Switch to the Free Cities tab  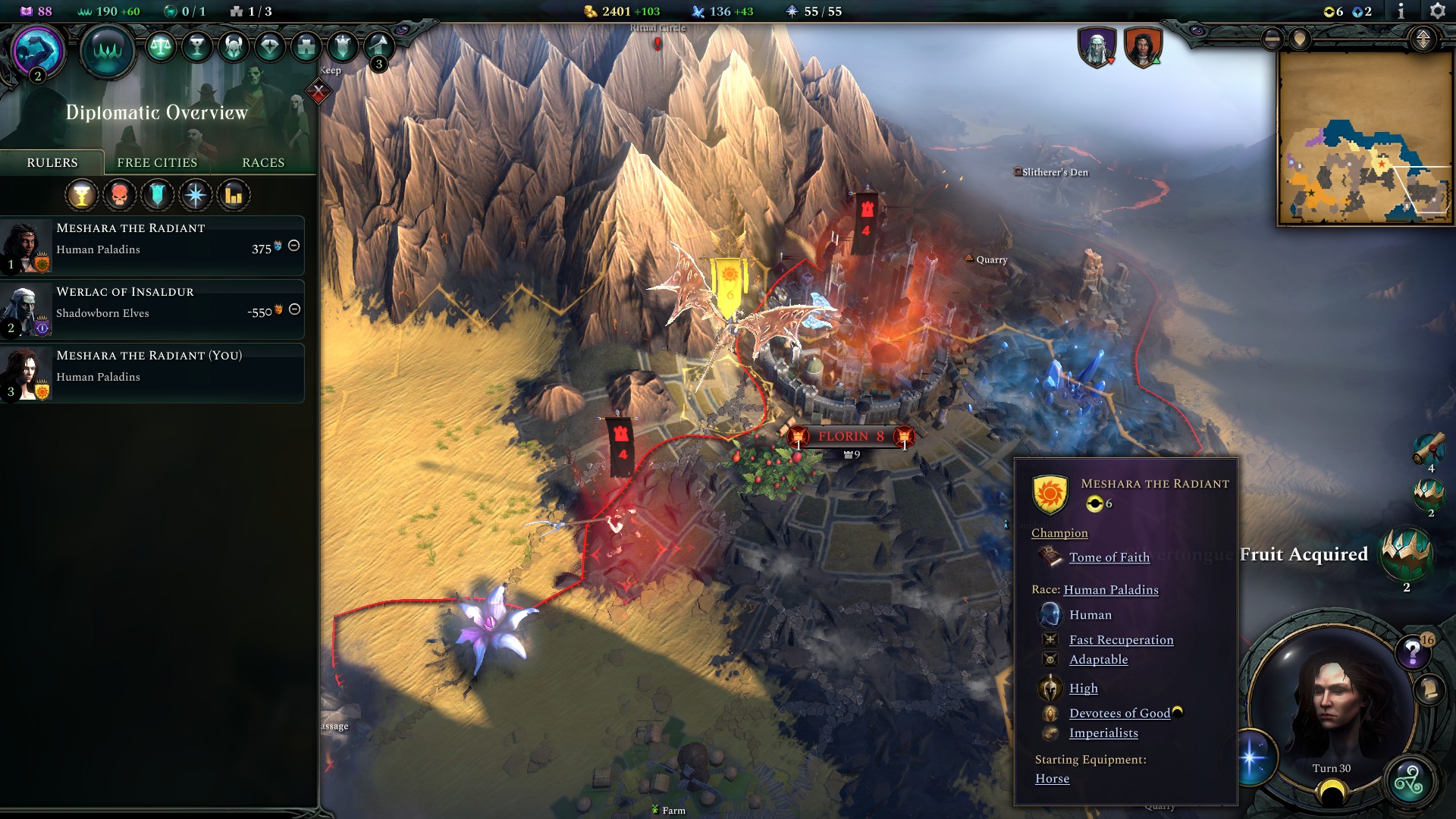tap(156, 162)
